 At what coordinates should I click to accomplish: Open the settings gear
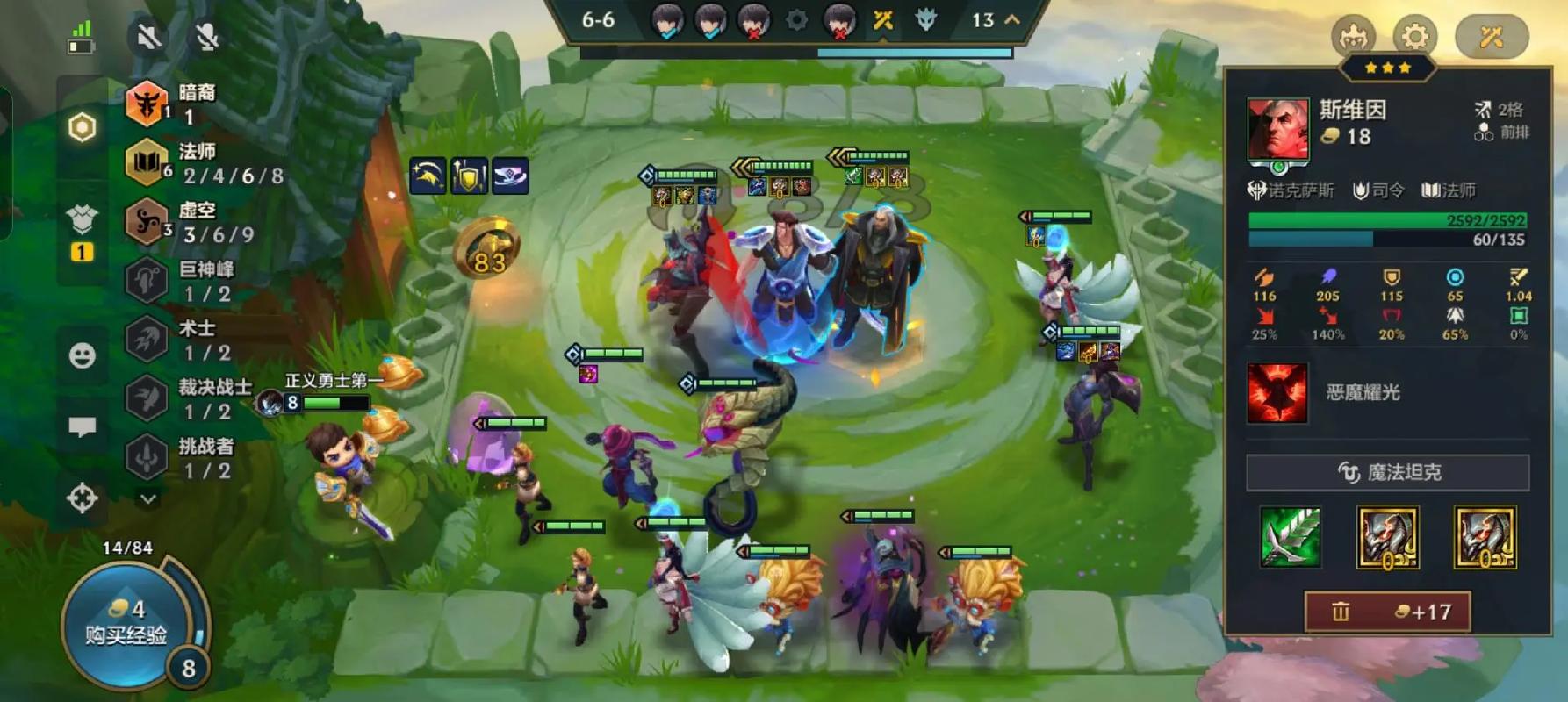click(1414, 37)
